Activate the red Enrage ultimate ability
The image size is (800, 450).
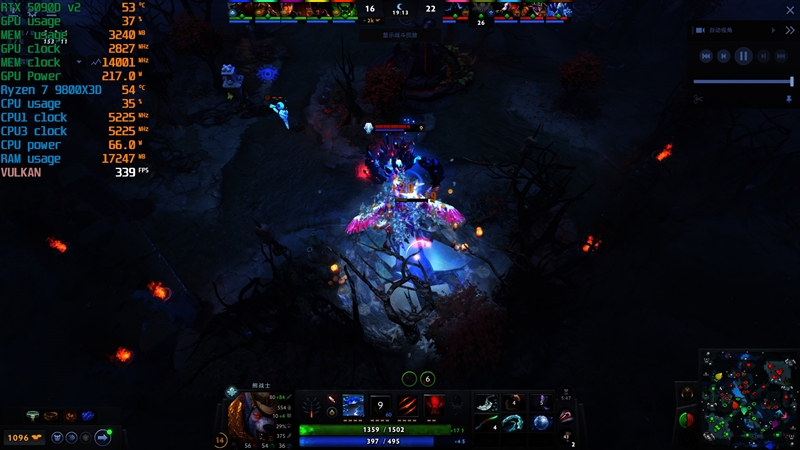tap(436, 406)
